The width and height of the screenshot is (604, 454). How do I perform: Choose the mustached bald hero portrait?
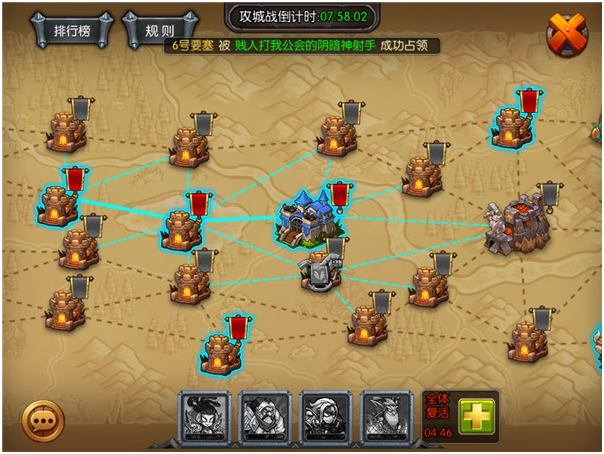(x=265, y=416)
